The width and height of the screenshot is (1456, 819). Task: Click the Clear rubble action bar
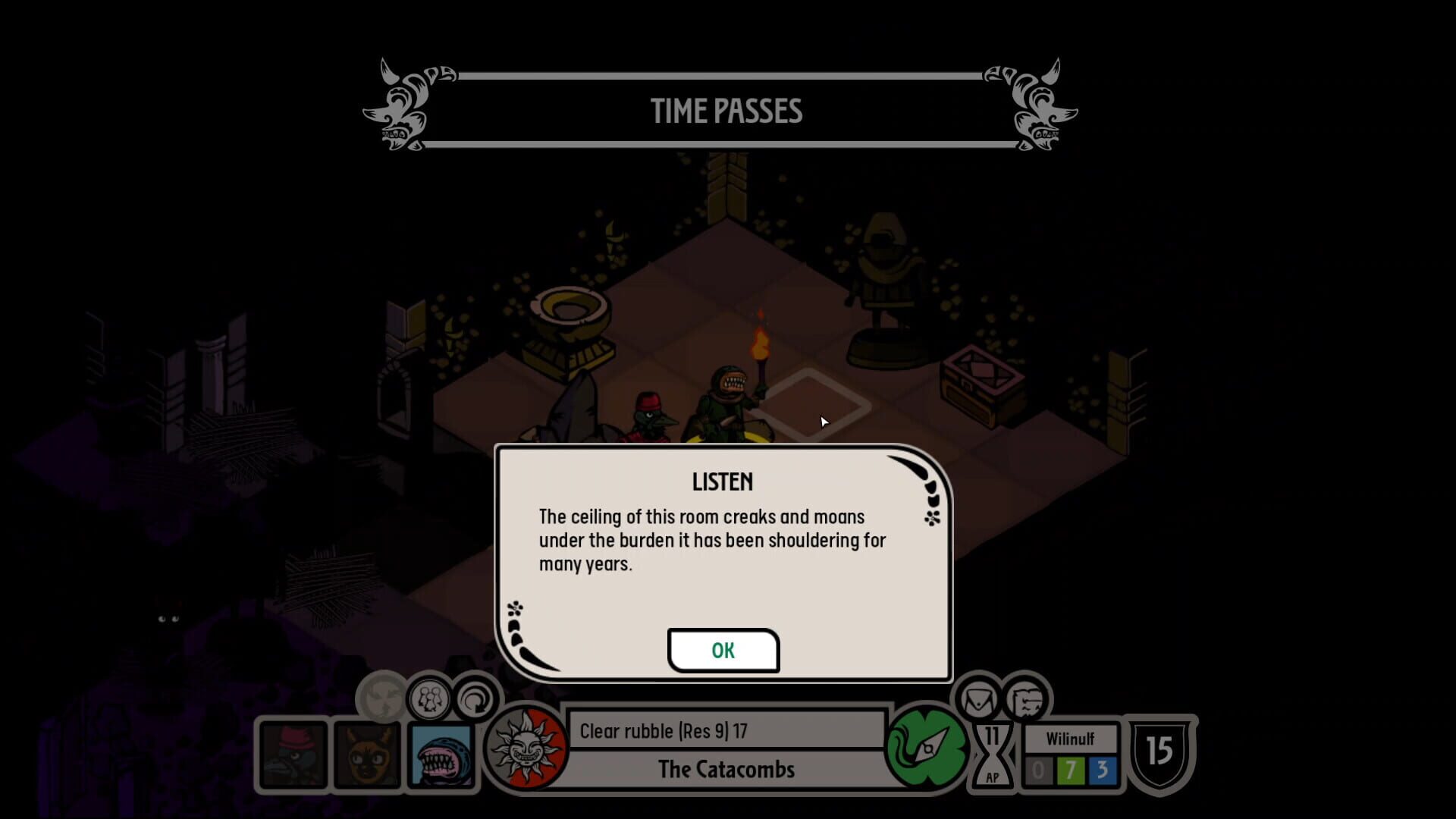click(726, 731)
